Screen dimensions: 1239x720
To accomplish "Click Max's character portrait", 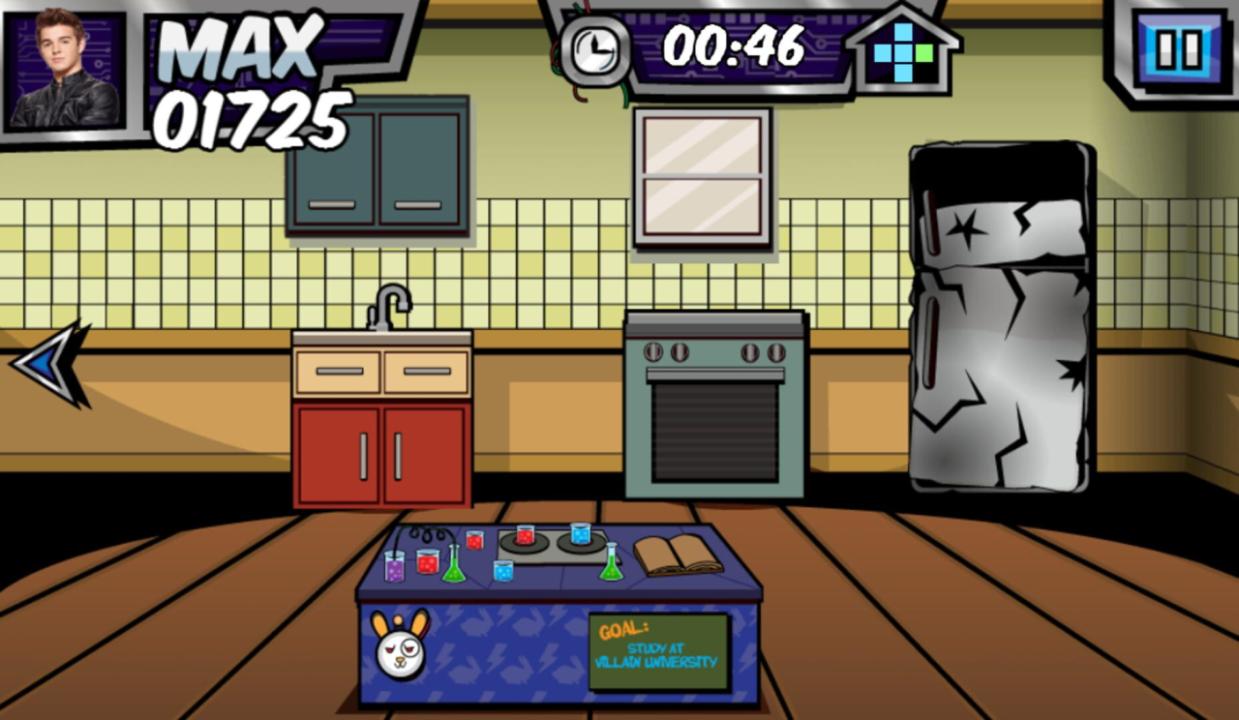I will pyautogui.click(x=66, y=70).
